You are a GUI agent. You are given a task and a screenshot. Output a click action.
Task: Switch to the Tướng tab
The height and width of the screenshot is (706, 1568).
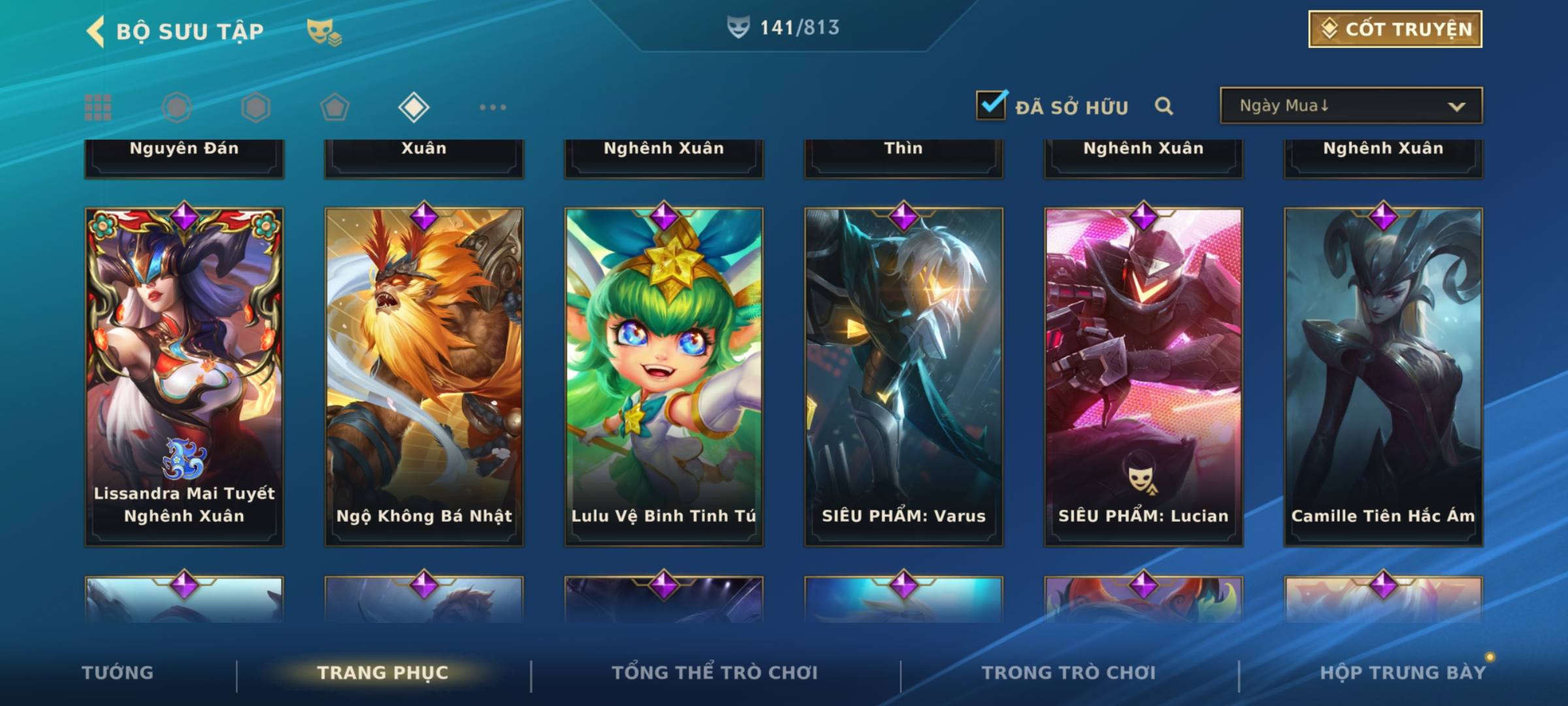pos(118,673)
